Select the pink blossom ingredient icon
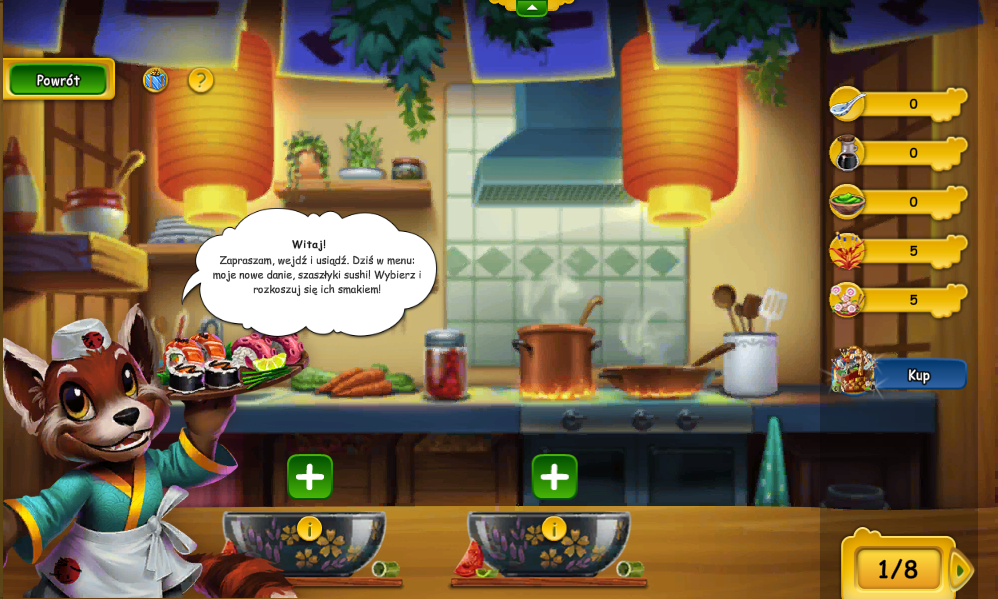Image resolution: width=998 pixels, height=599 pixels. click(847, 299)
